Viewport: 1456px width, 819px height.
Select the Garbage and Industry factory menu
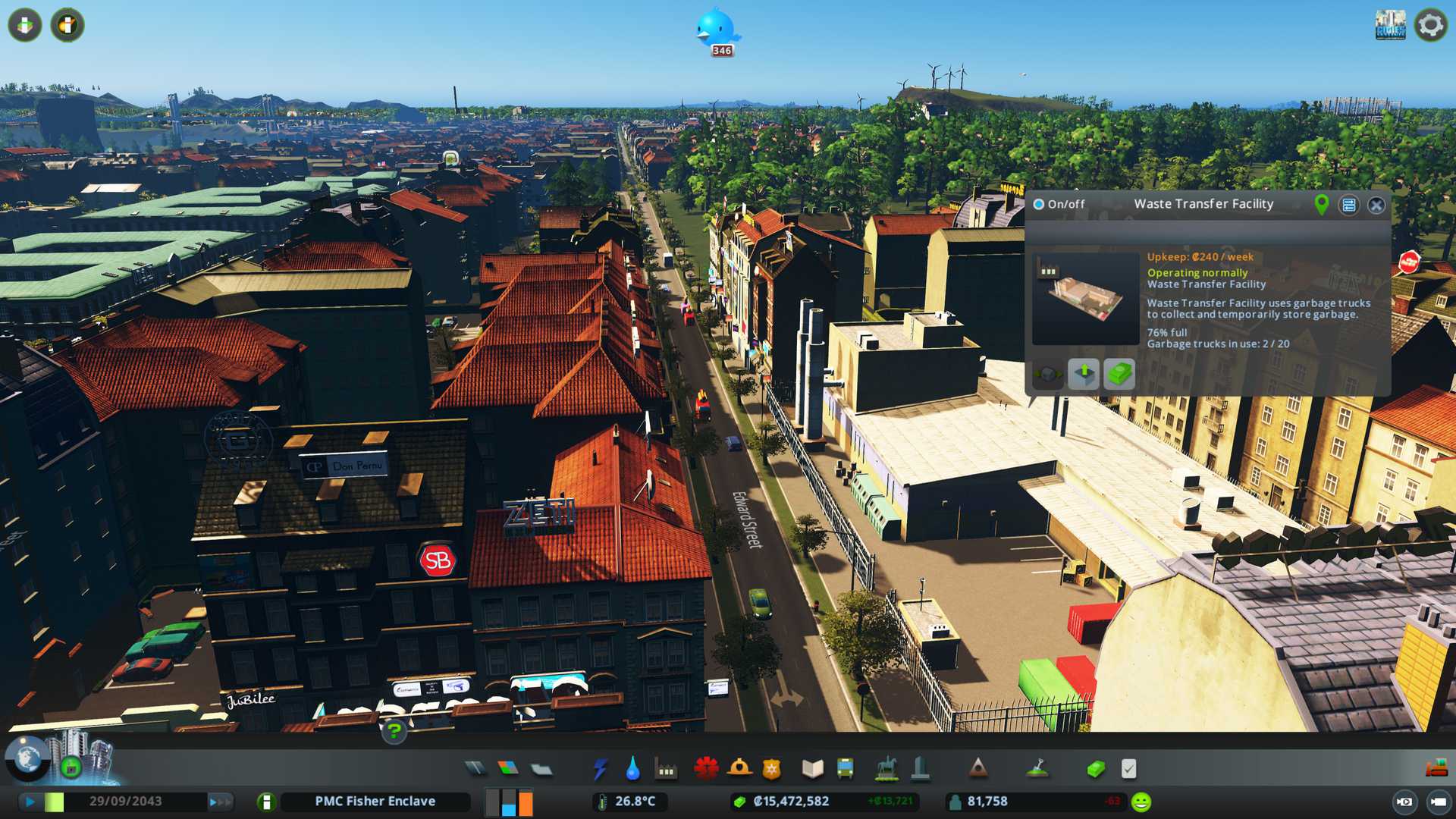pyautogui.click(x=666, y=769)
